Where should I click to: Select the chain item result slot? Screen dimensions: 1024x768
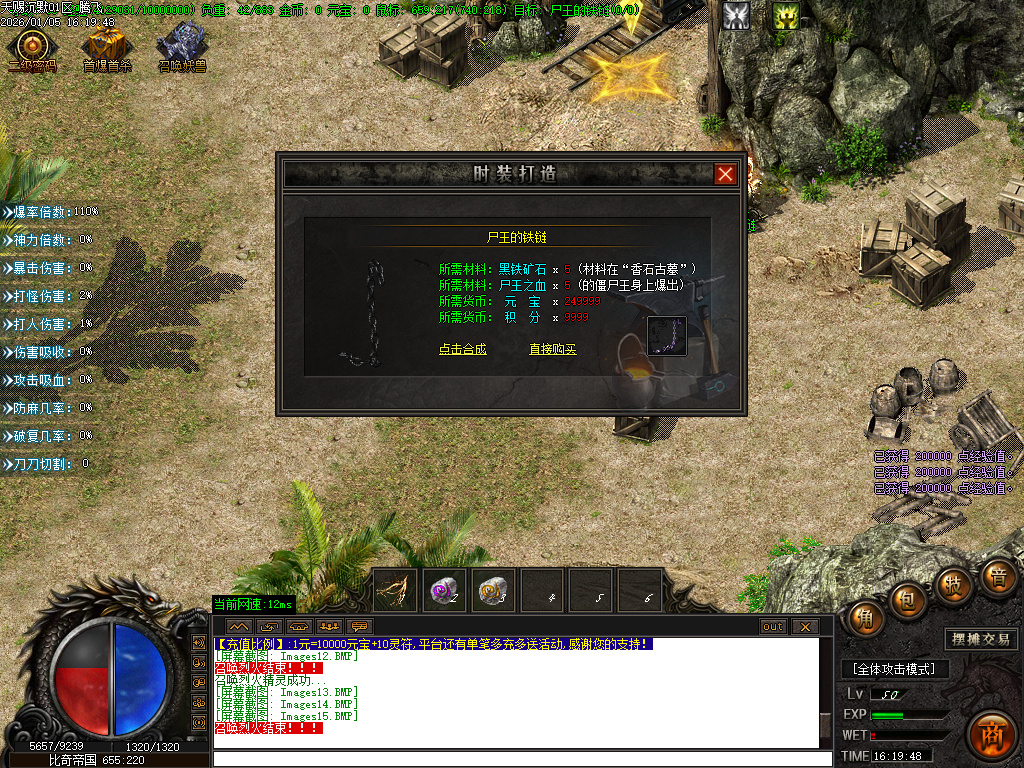(666, 336)
